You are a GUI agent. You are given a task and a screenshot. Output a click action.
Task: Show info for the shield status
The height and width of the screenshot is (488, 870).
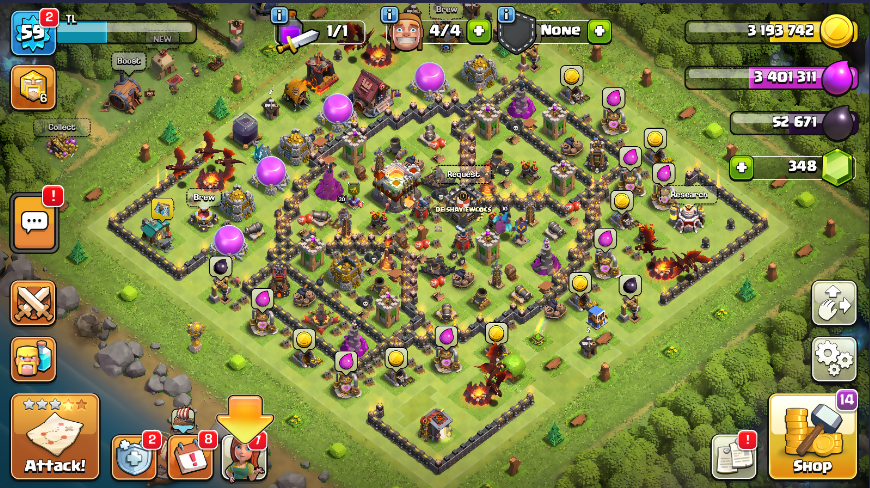(506, 15)
